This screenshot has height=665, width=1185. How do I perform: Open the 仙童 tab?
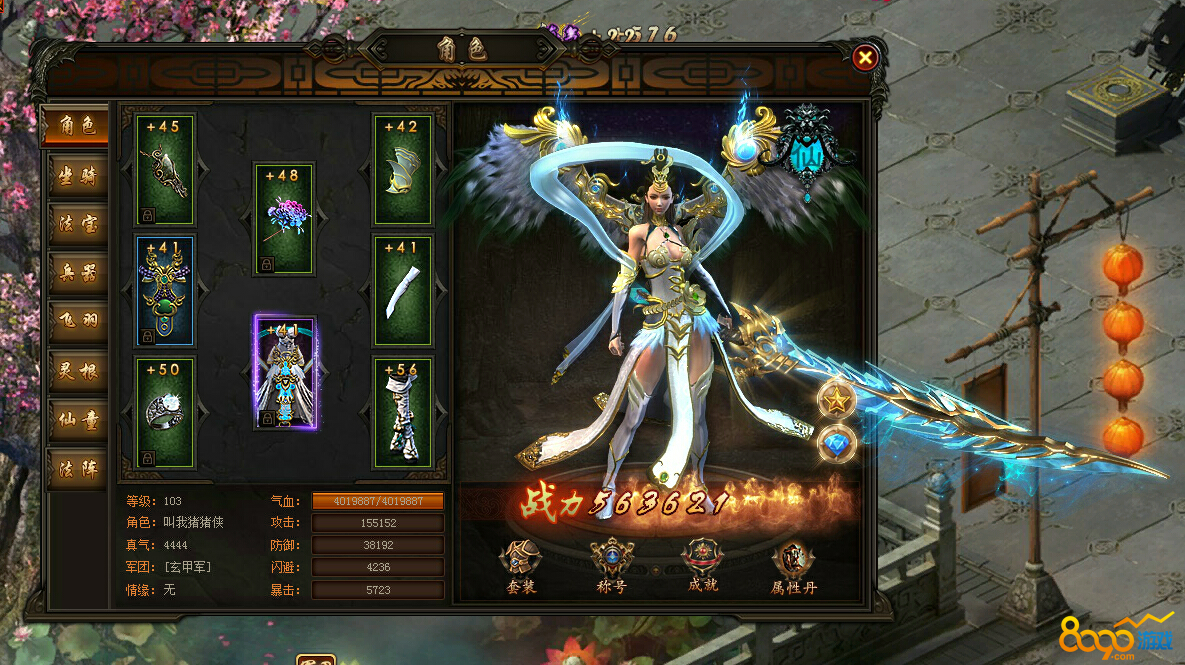pos(77,419)
